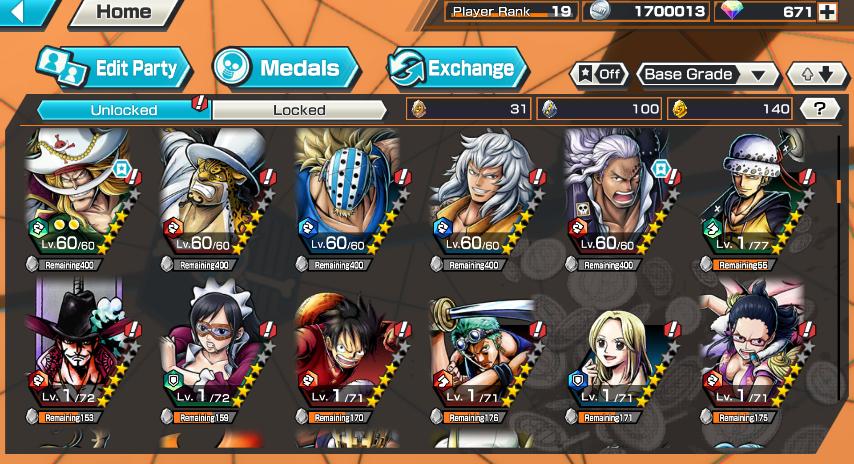Open the Base Grade sort dropdown
This screenshot has width=854, height=464.
click(708, 74)
